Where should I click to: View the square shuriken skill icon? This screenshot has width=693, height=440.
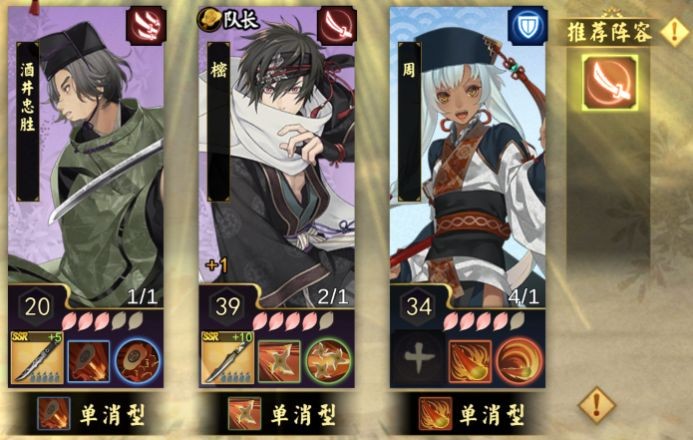coord(278,360)
